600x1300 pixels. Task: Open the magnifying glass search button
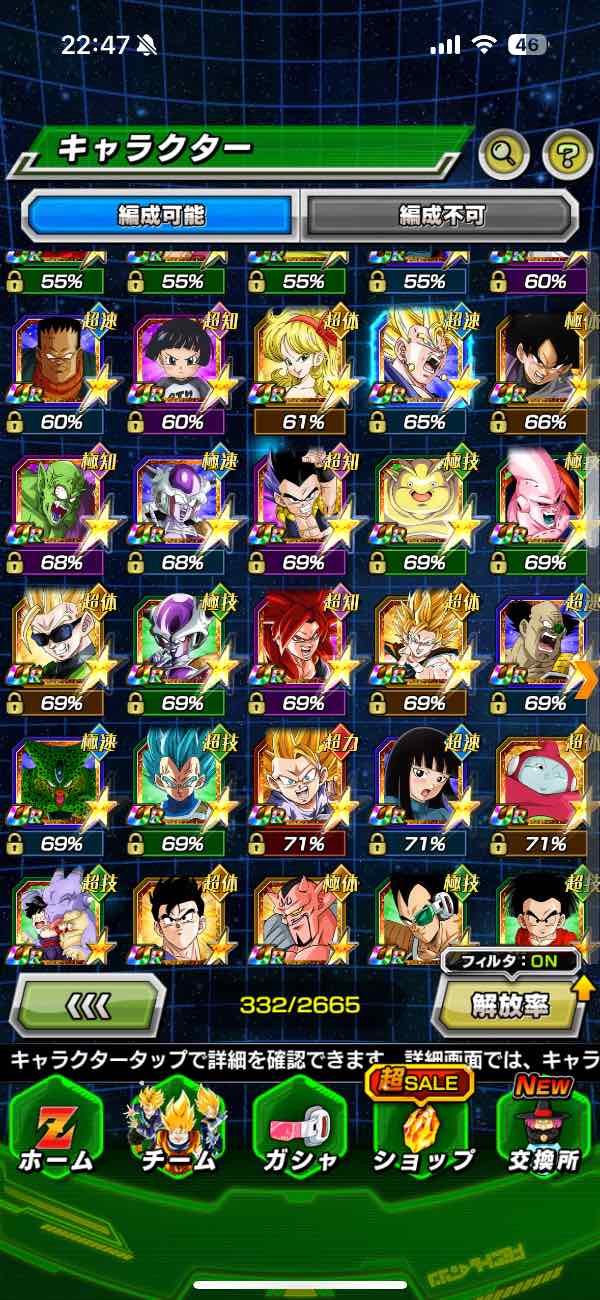point(504,153)
